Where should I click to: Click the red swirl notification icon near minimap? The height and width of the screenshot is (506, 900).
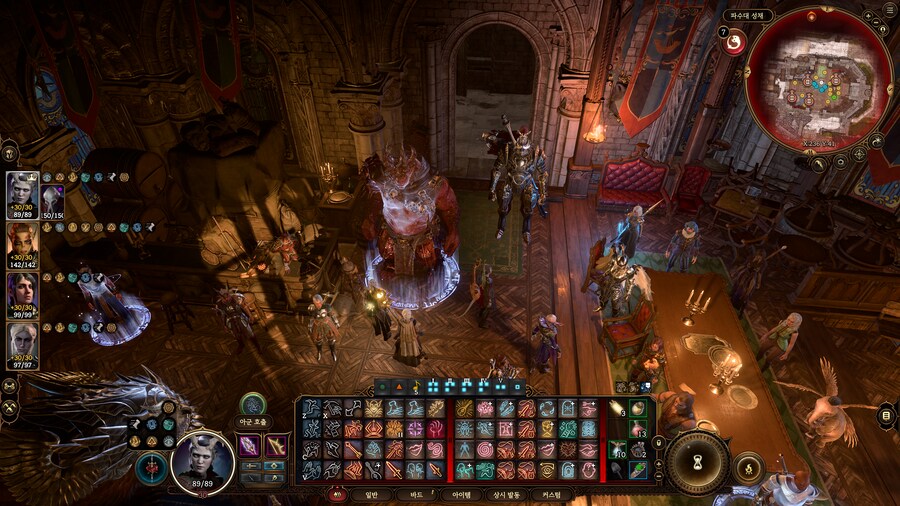pos(734,42)
